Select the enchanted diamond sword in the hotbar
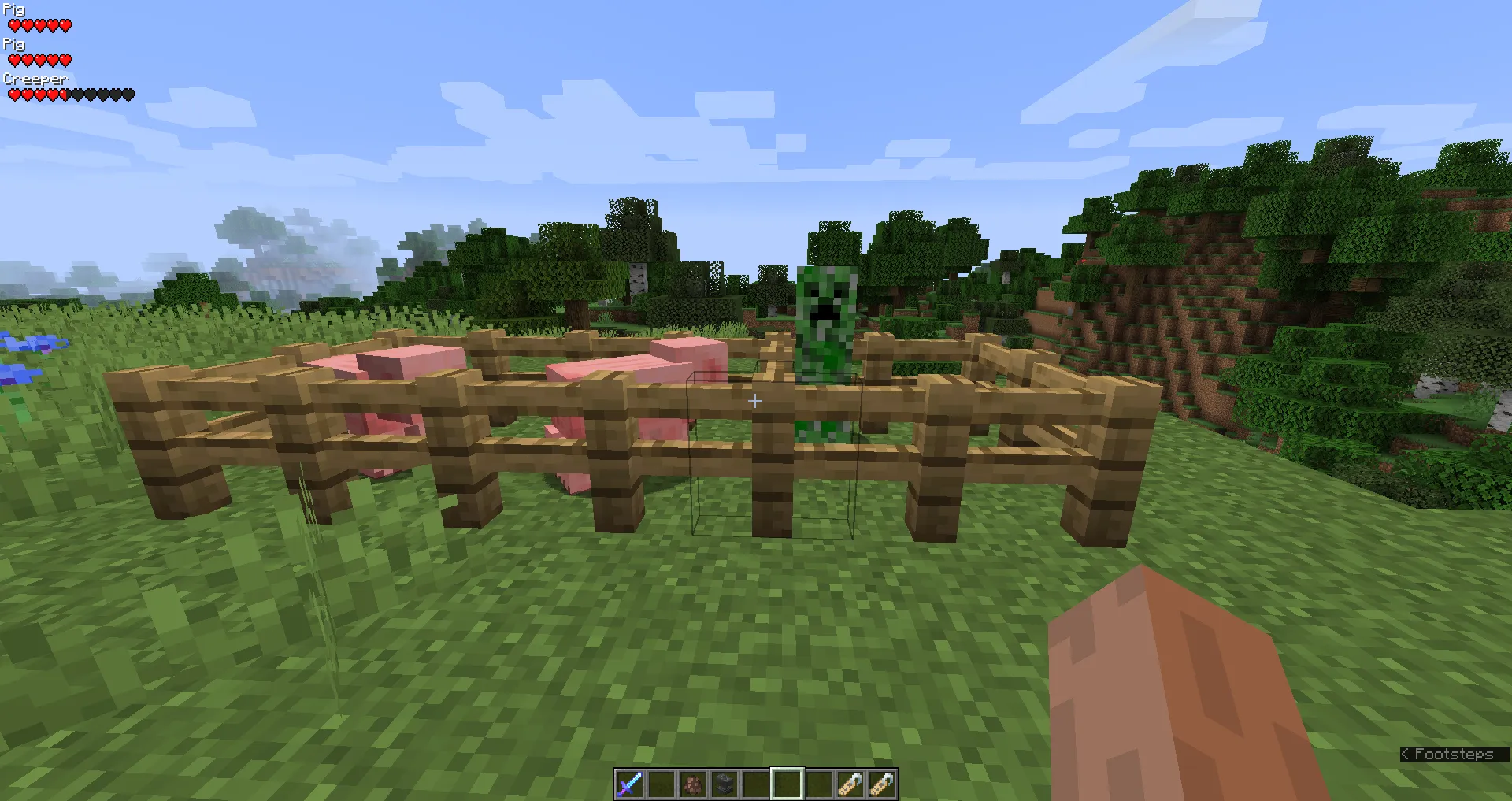Image resolution: width=1512 pixels, height=801 pixels. pos(630,784)
